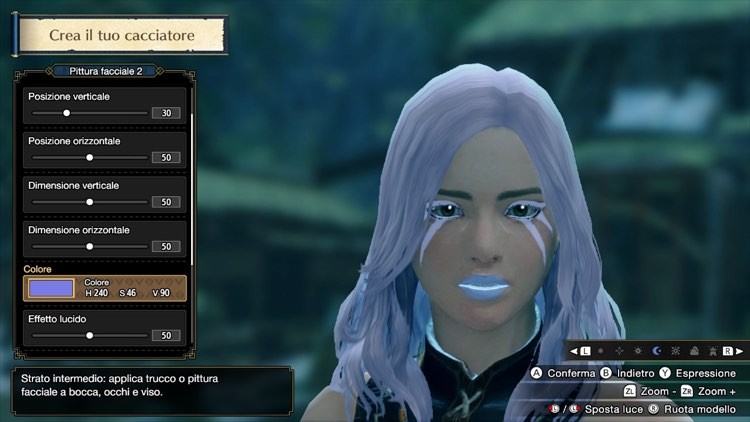The width and height of the screenshot is (750, 422).
Task: Select the Pittura facciale 2 header tab
Action: coord(105,71)
